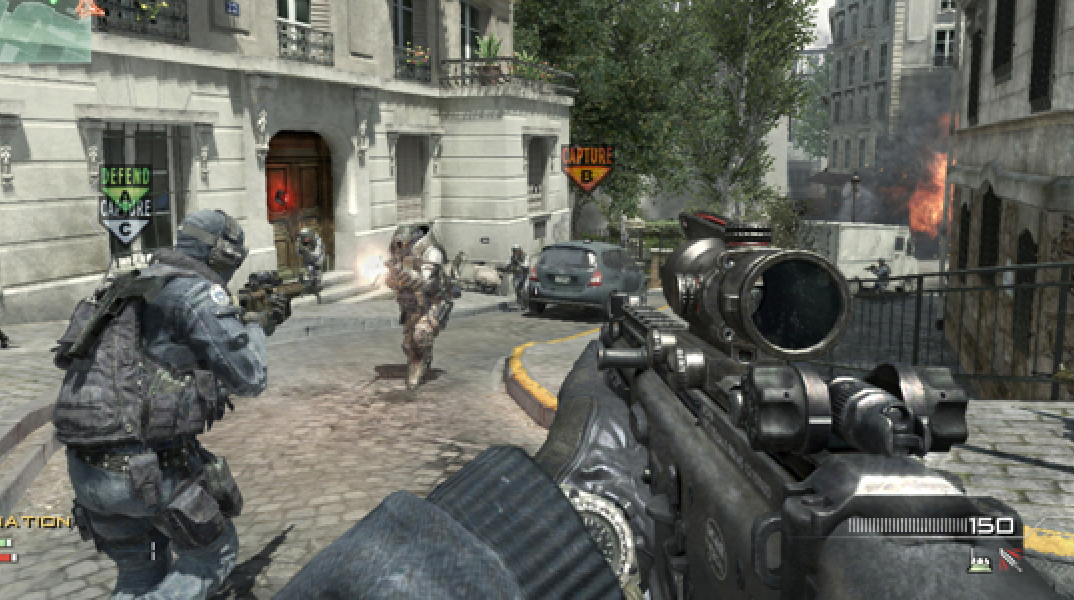Viewport: 1074px width, 600px height.
Task: Click the throwing knife equipment icon
Action: tap(1011, 562)
